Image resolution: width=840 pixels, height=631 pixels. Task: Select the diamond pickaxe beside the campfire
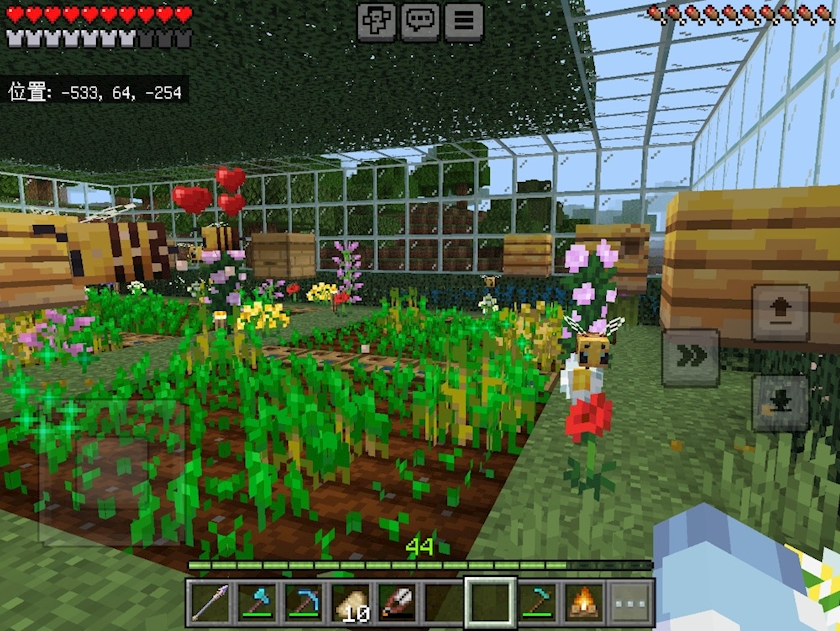tap(537, 603)
